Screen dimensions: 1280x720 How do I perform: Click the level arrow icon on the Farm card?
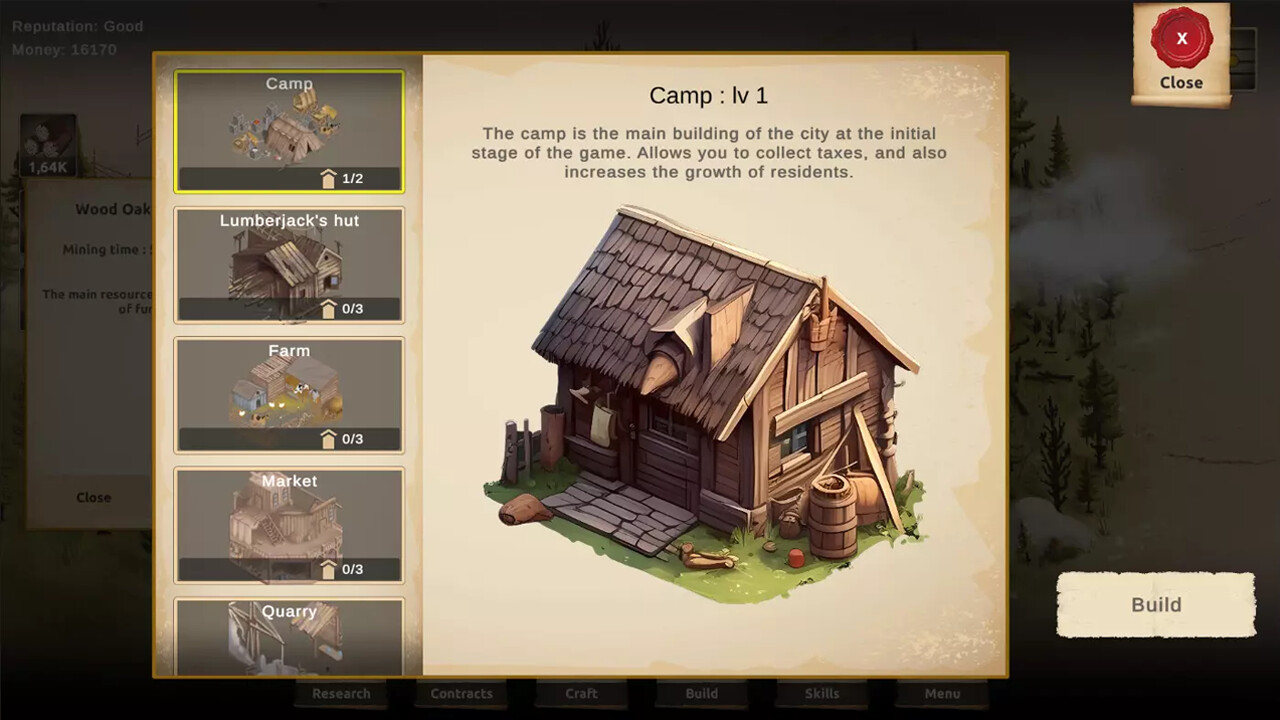(328, 438)
